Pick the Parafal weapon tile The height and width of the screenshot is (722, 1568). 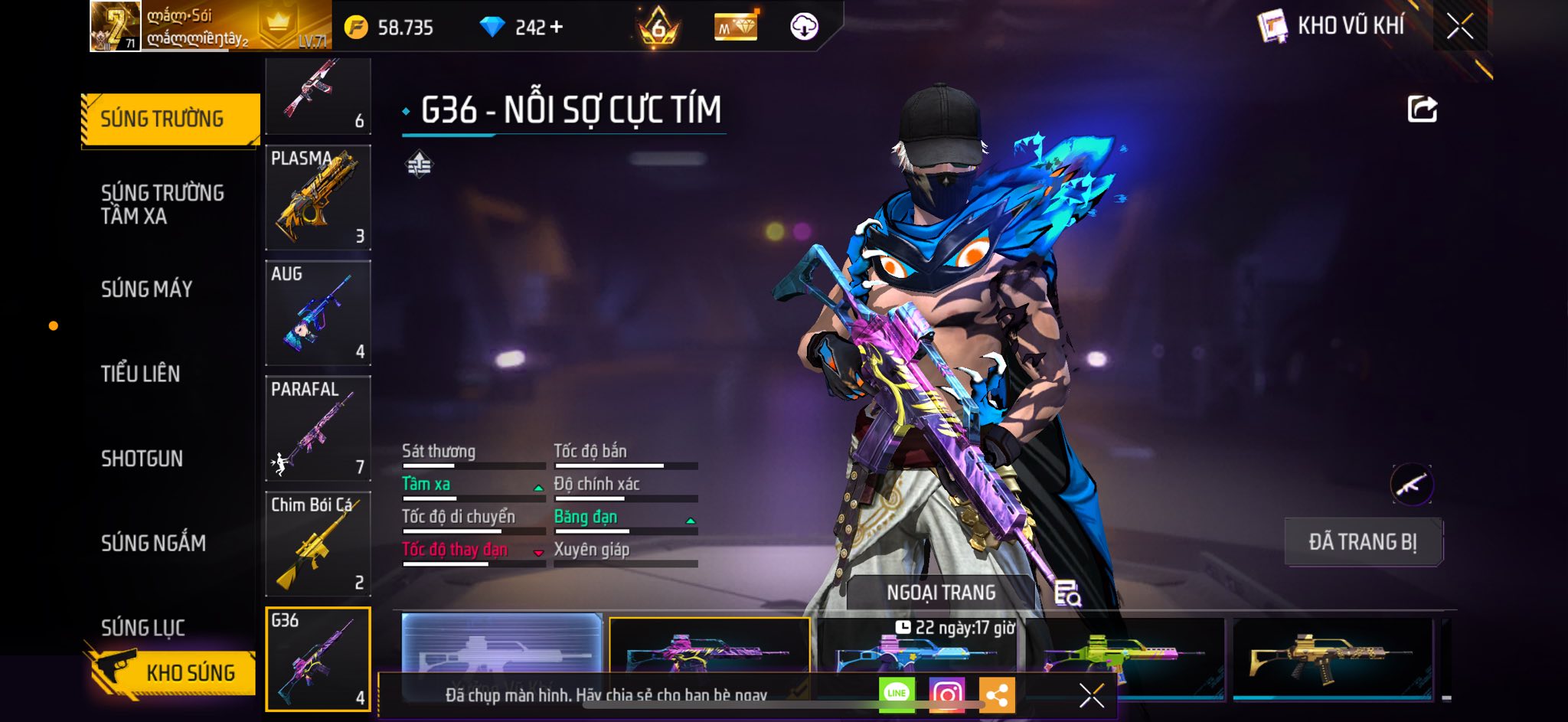point(318,428)
